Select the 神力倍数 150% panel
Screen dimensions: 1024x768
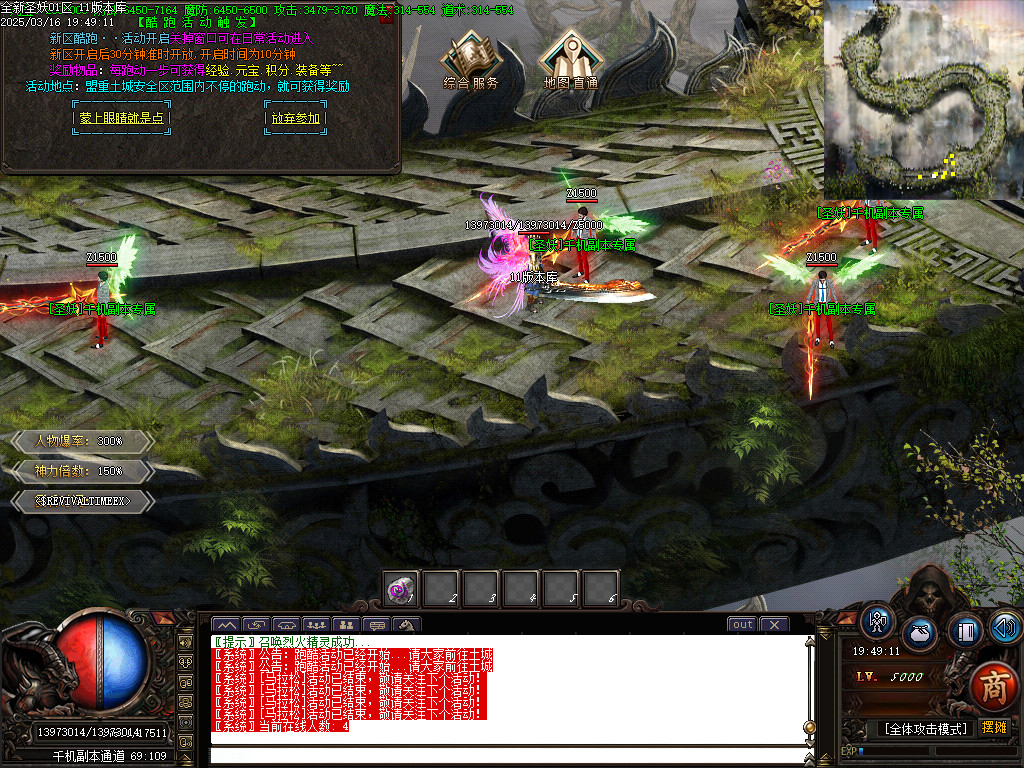click(x=82, y=470)
